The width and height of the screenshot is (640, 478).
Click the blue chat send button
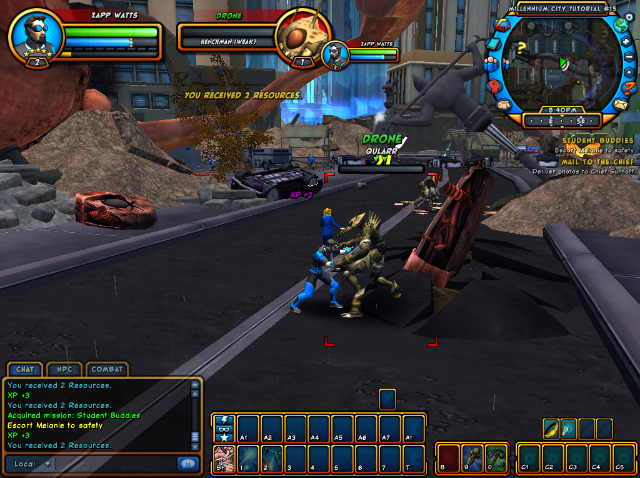point(186,464)
